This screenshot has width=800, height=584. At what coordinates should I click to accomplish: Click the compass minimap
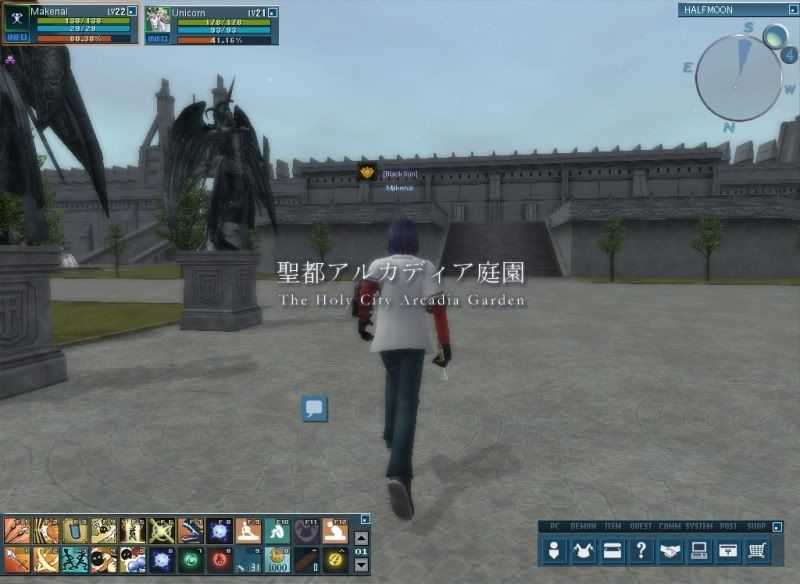click(x=738, y=78)
